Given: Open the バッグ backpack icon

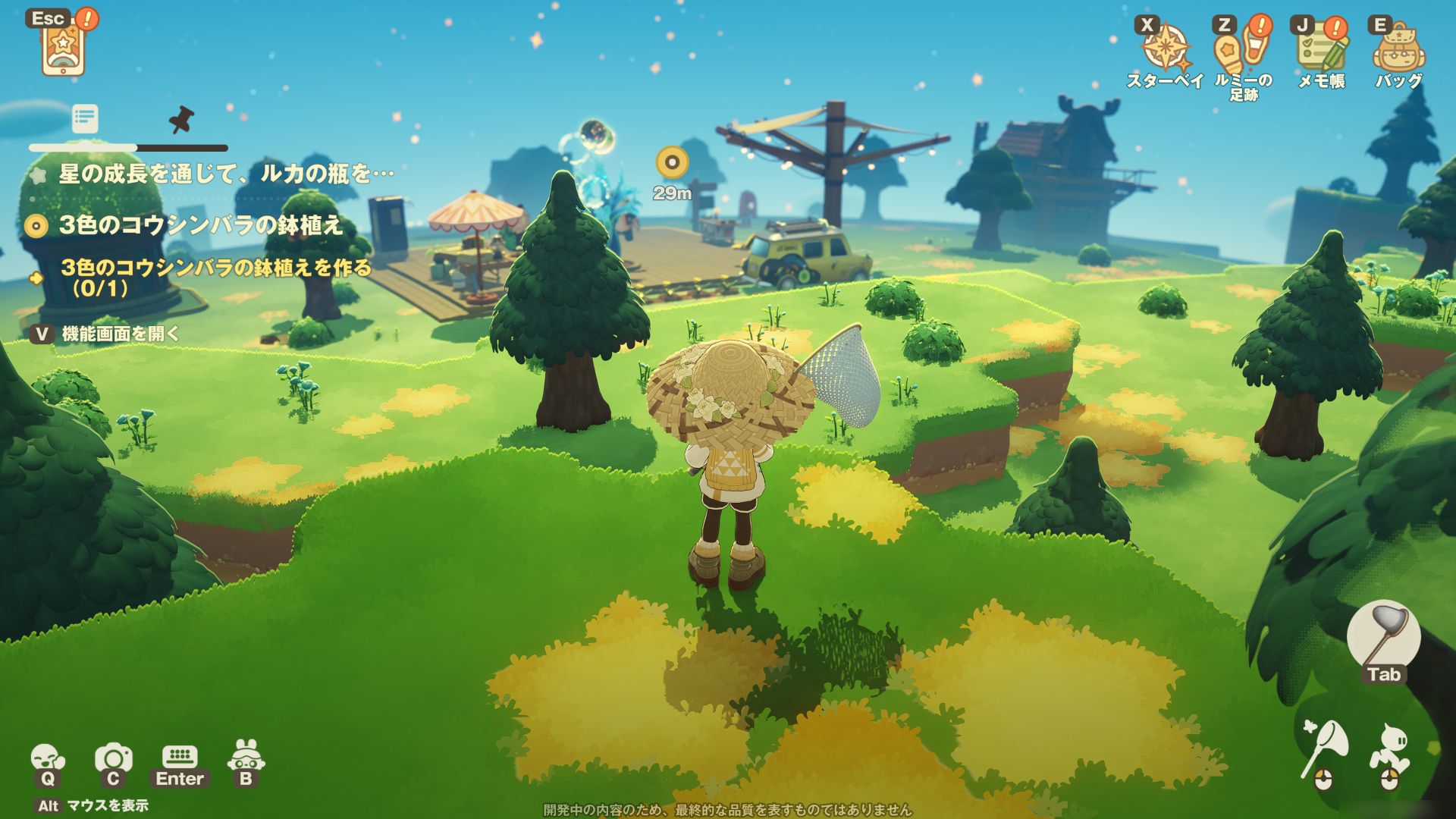Looking at the screenshot, I should (1401, 45).
